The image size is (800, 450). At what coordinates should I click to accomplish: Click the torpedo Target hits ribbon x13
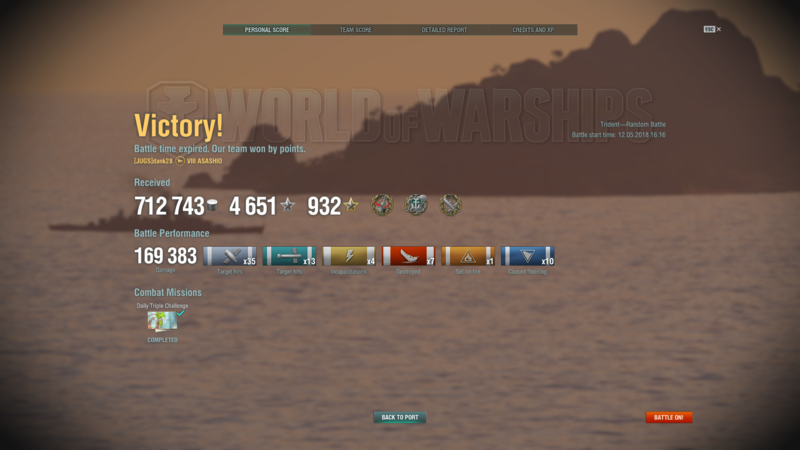pyautogui.click(x=289, y=257)
